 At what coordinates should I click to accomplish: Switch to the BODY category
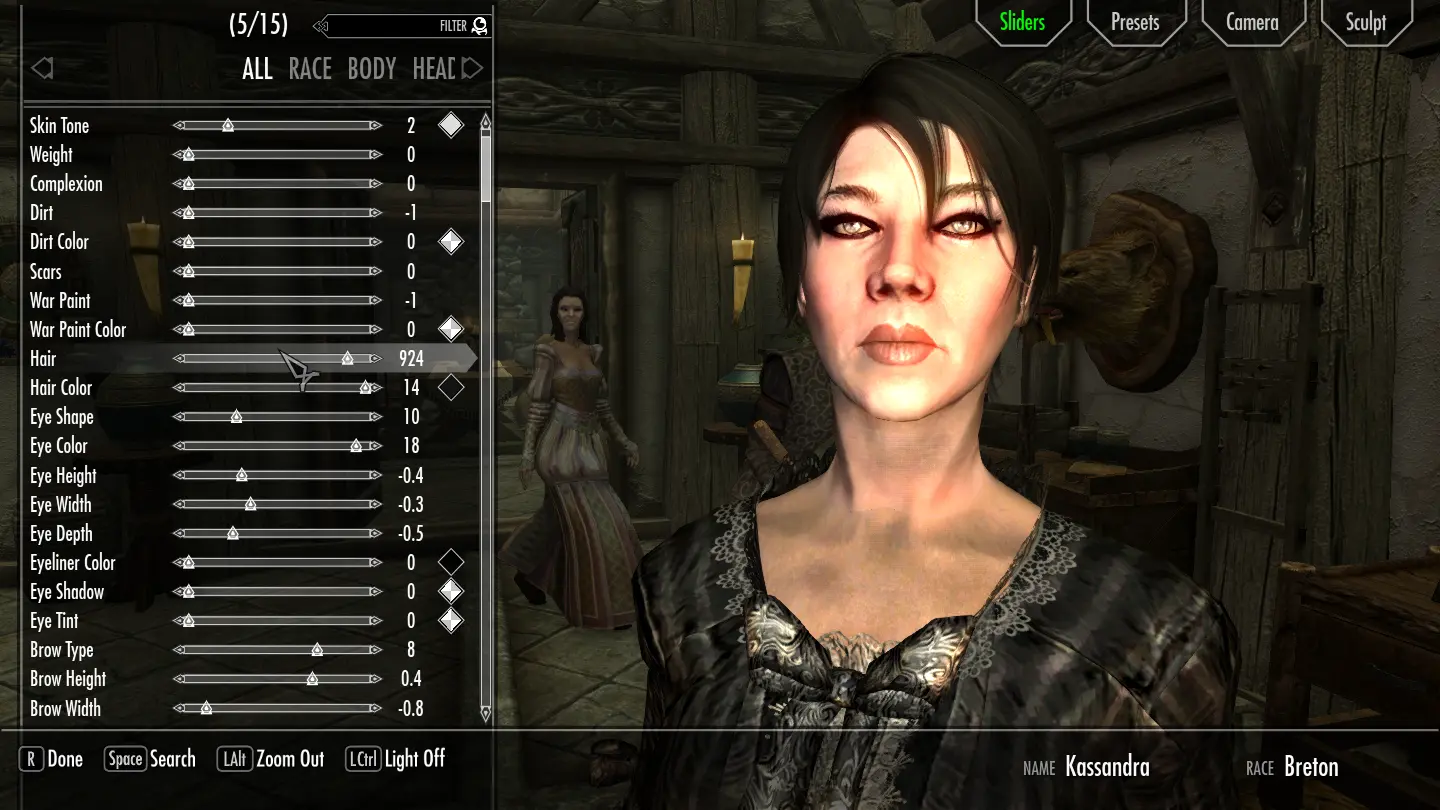coord(372,69)
